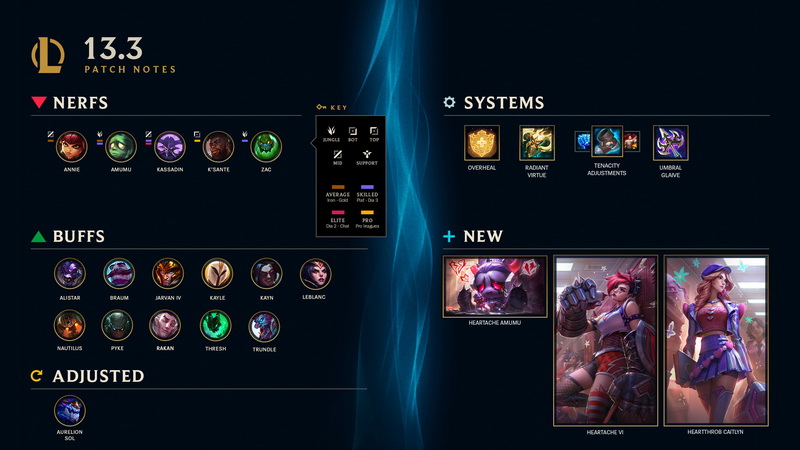Open the LeBlanc buff entry

tap(315, 273)
